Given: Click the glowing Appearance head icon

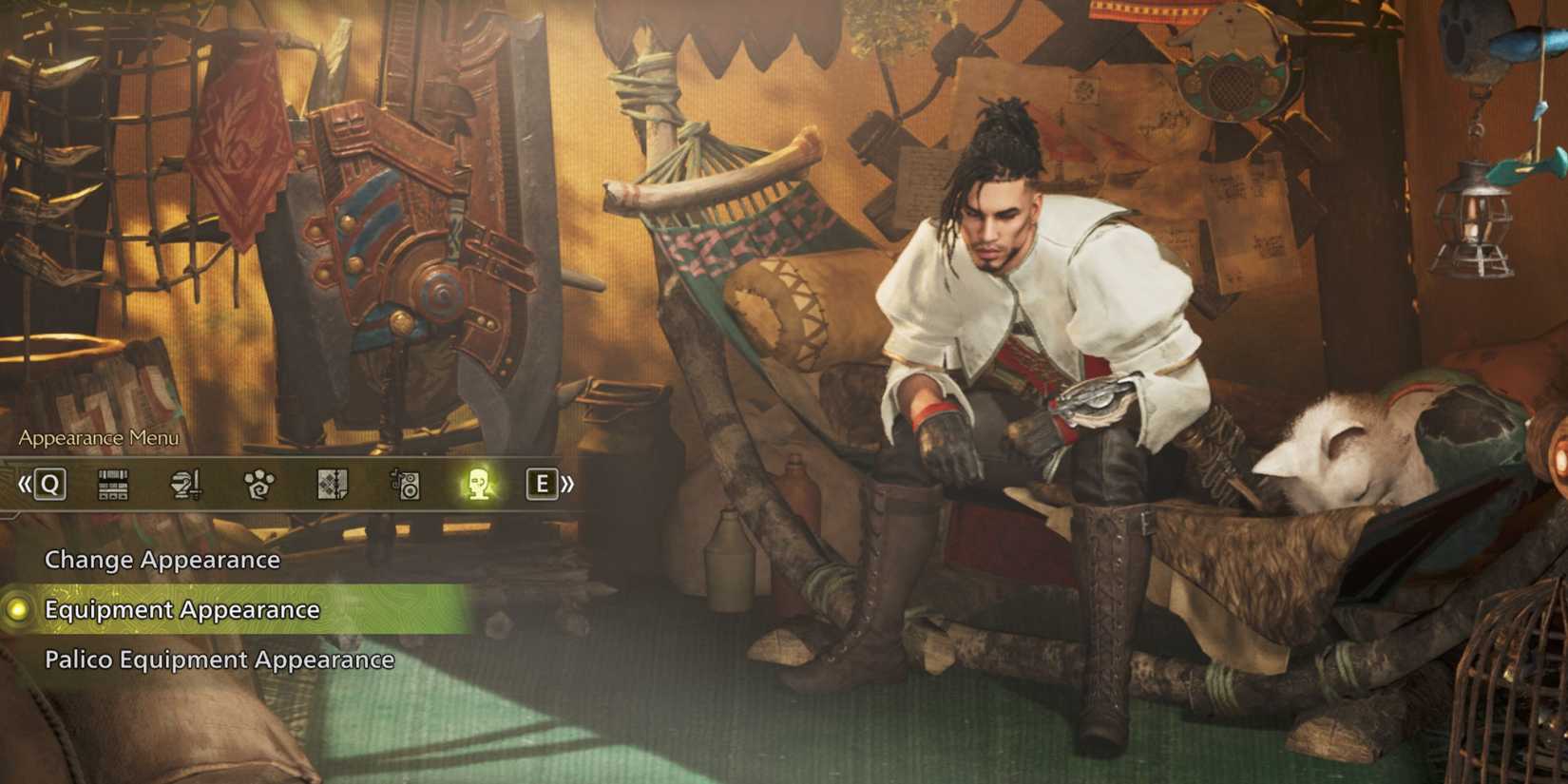Looking at the screenshot, I should tap(475, 486).
